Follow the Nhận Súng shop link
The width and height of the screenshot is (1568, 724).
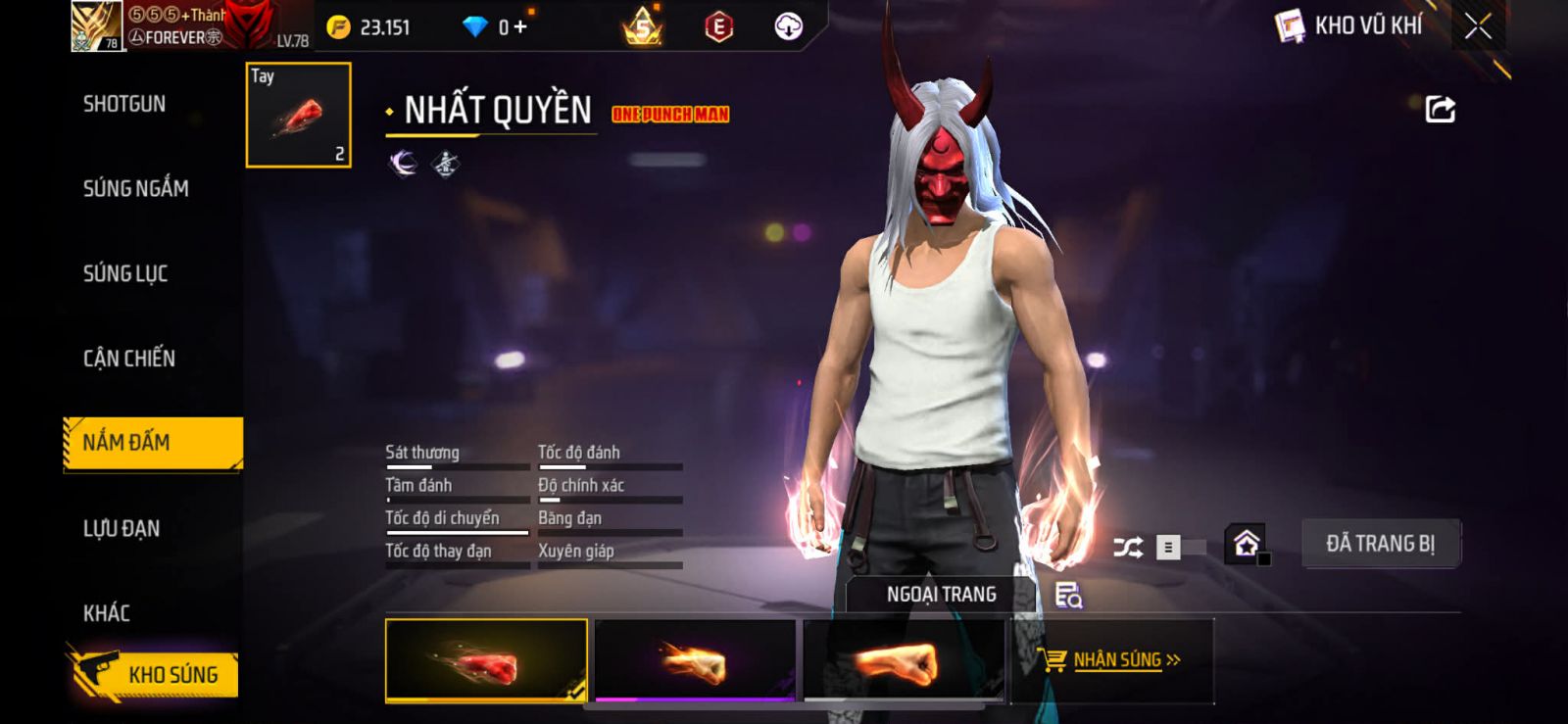pos(1115,660)
